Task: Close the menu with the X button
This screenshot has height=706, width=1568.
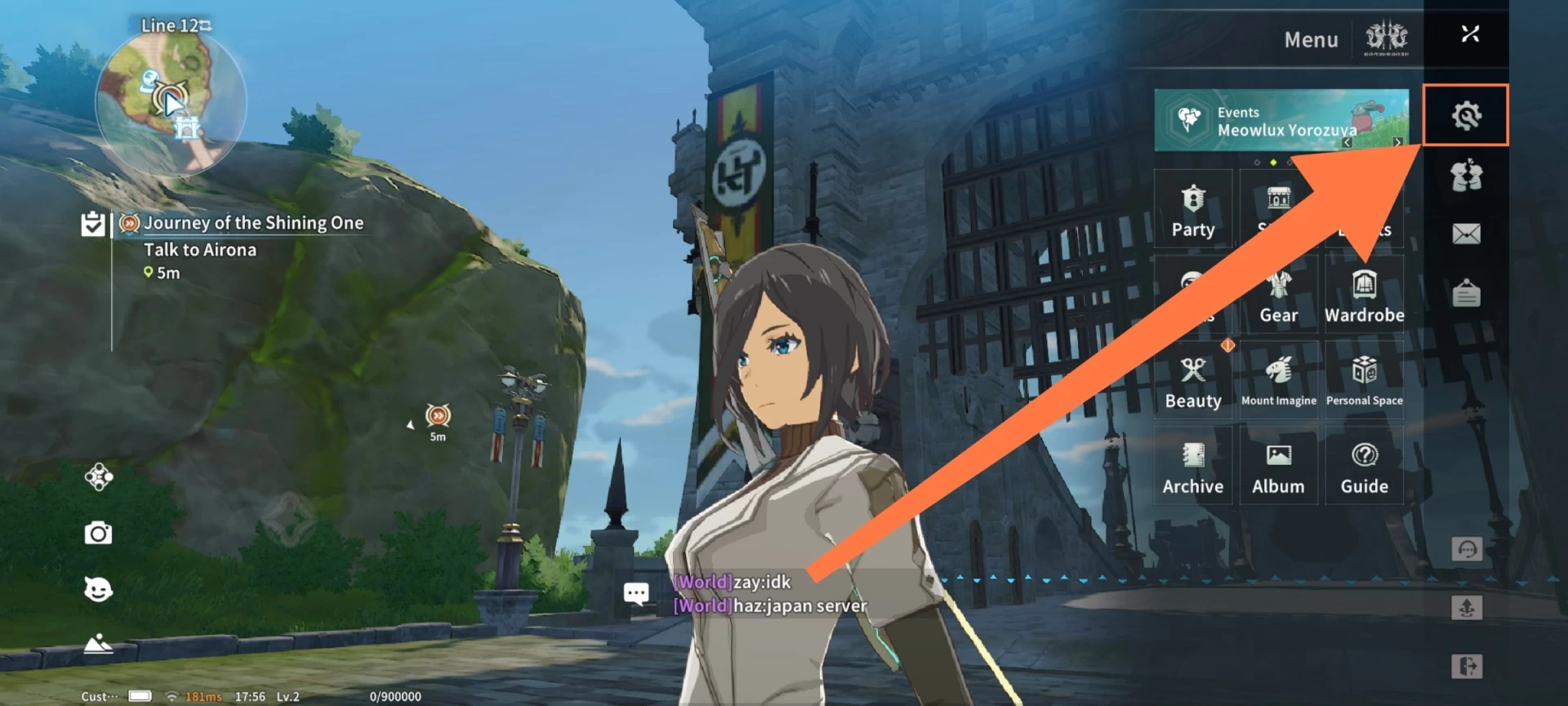Action: coord(1470,34)
